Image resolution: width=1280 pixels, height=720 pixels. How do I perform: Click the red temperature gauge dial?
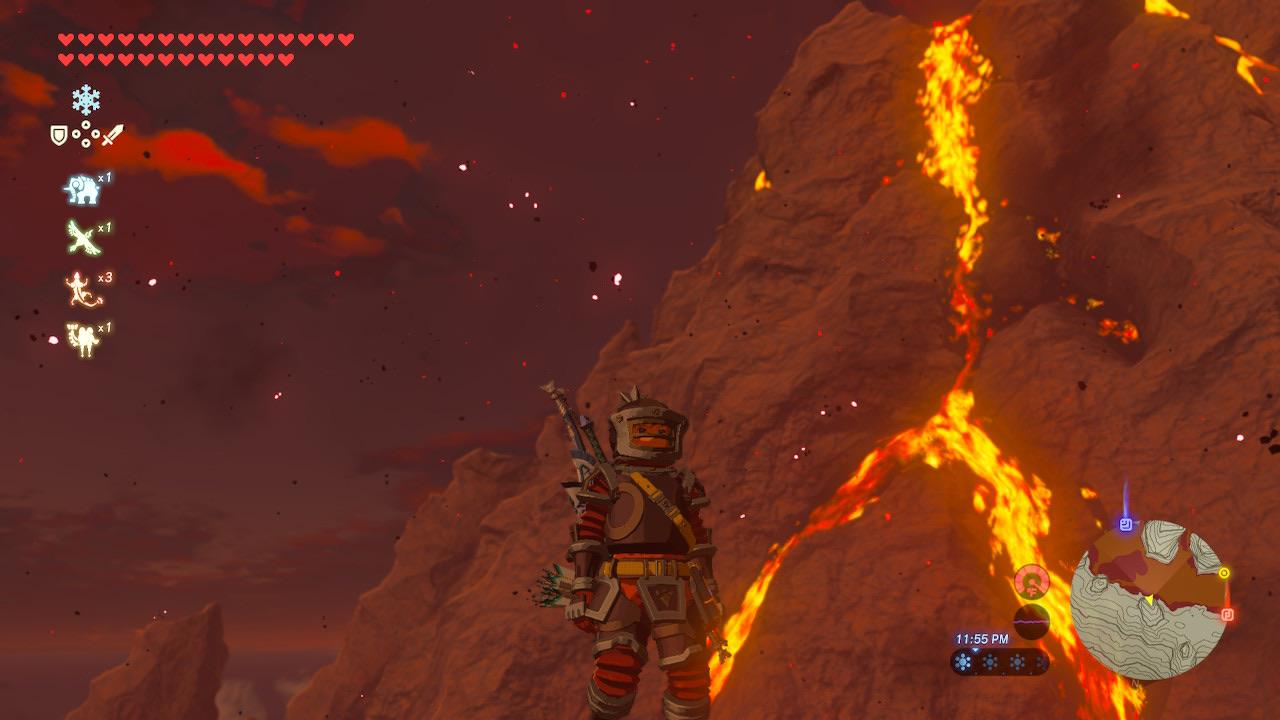[x=1032, y=582]
